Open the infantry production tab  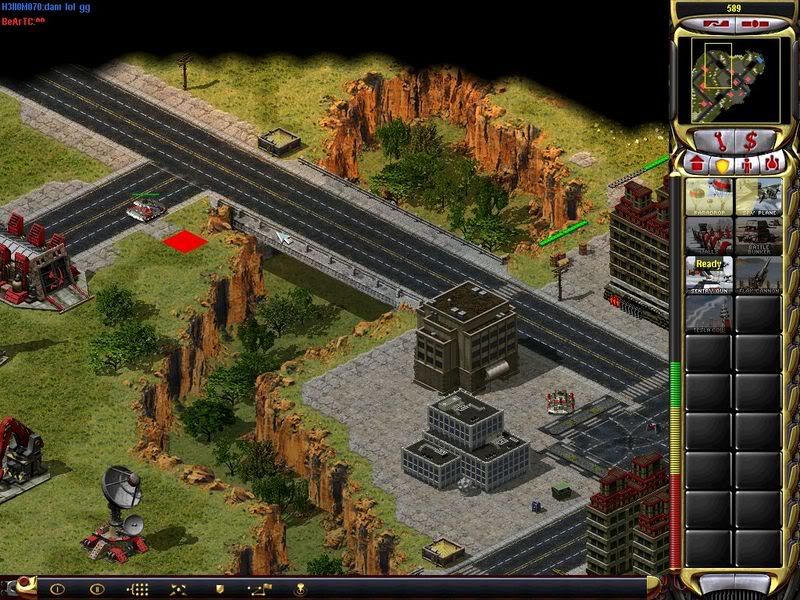point(746,163)
